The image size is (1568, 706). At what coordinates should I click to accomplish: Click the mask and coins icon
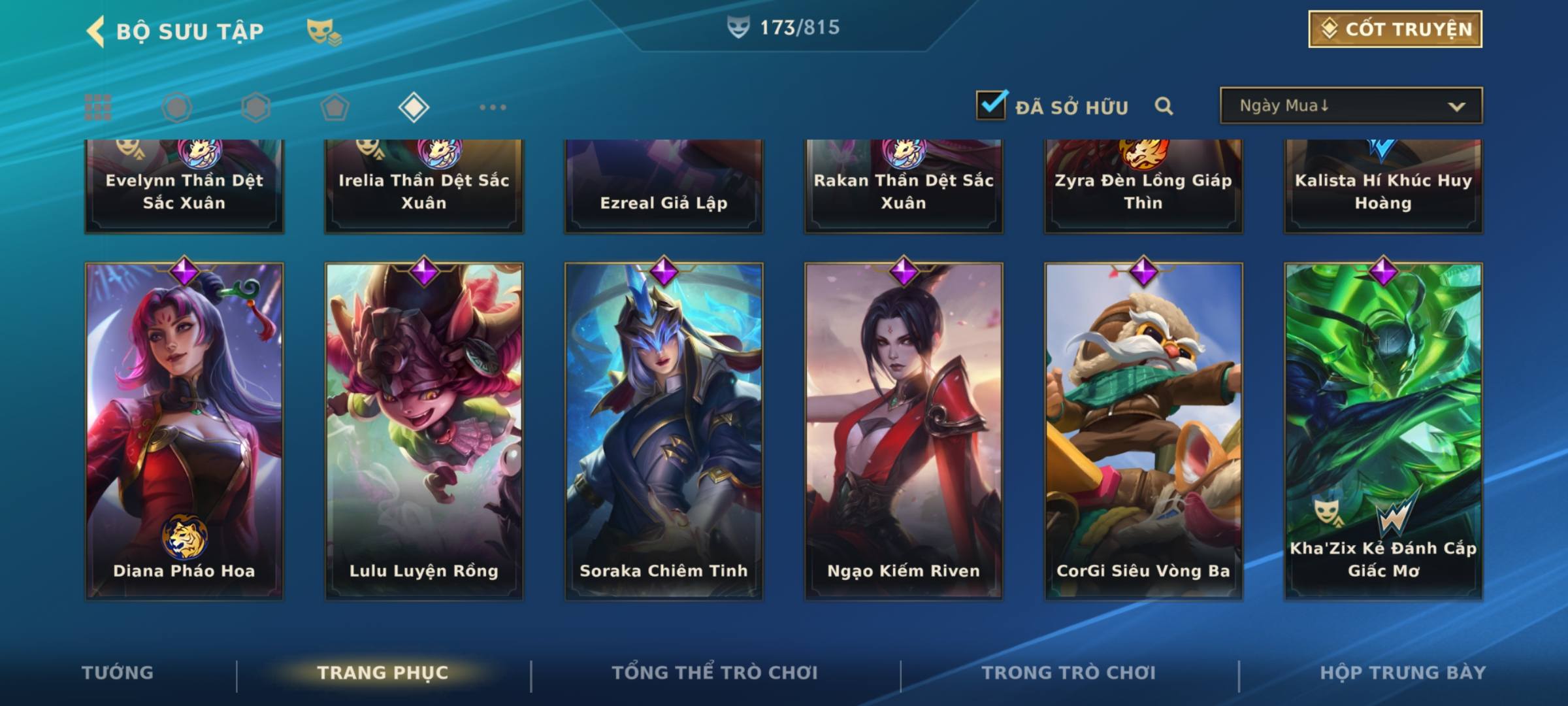point(323,31)
